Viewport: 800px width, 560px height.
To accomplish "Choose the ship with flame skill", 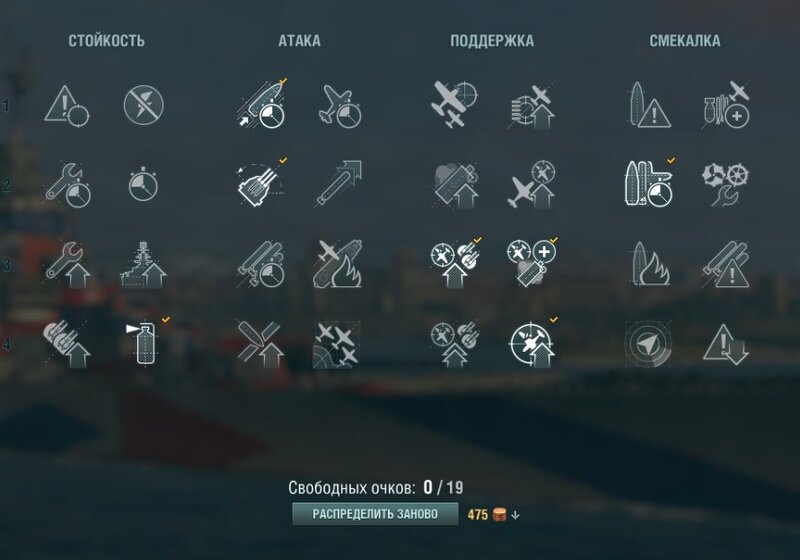I will [646, 263].
